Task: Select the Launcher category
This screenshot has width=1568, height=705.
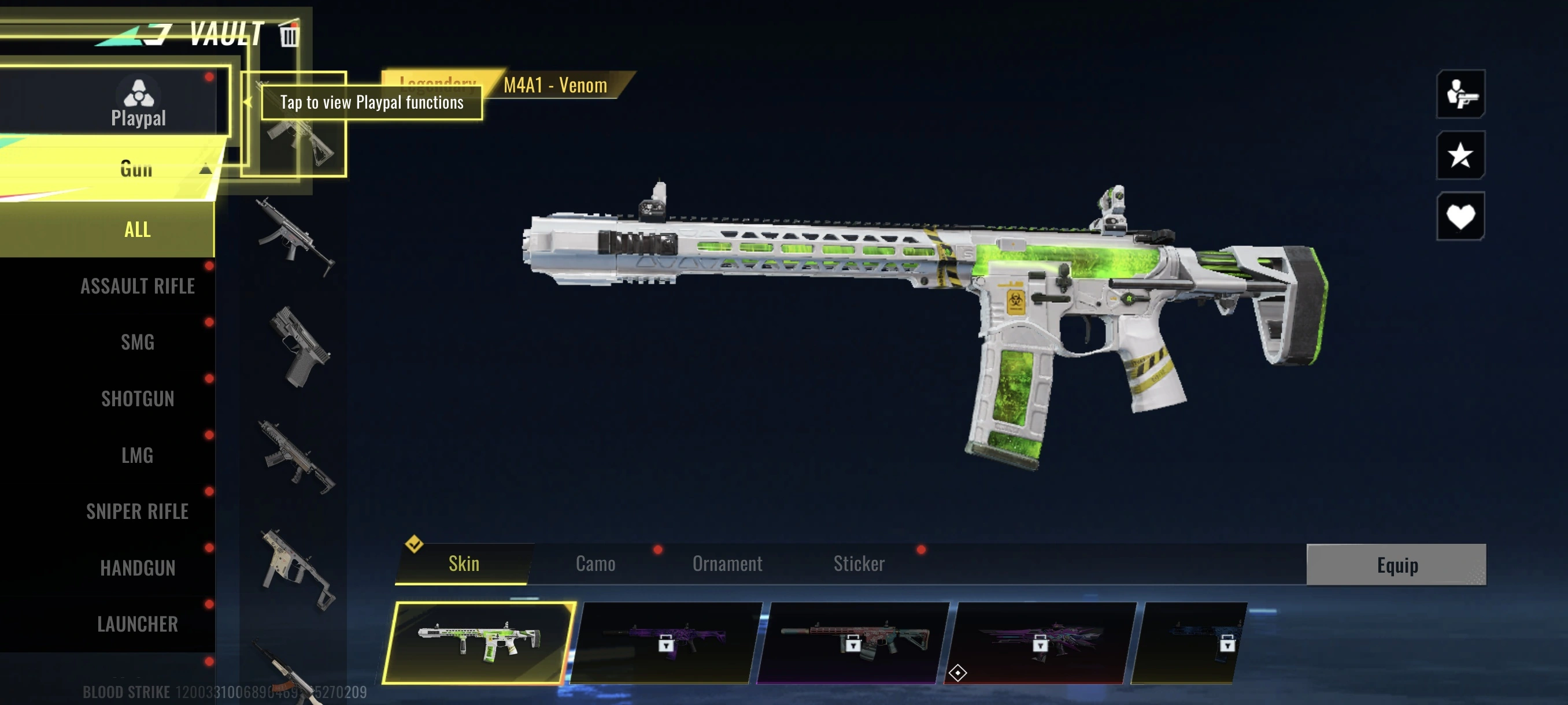Action: (138, 624)
